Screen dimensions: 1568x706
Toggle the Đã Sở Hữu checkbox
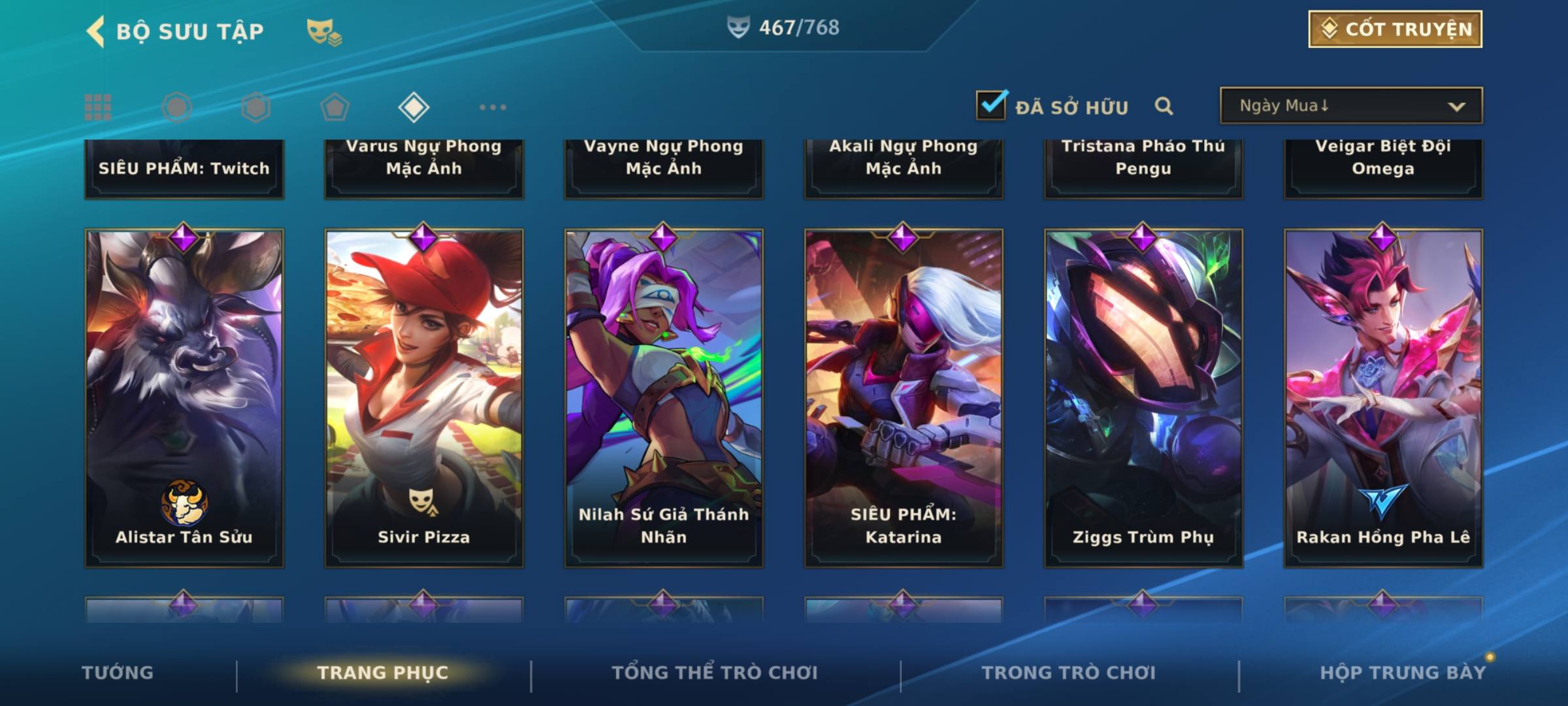coord(991,105)
